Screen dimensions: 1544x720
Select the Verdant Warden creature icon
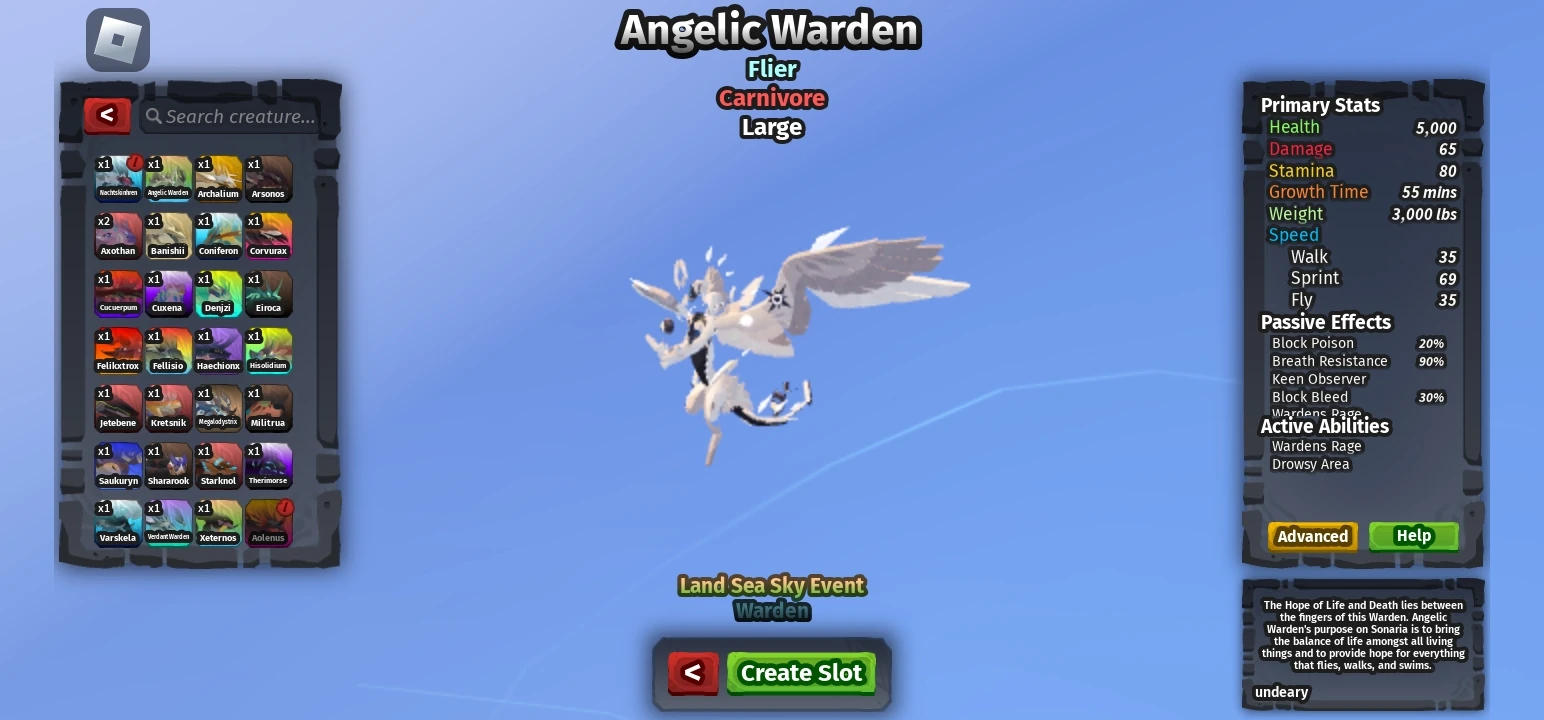[x=168, y=523]
